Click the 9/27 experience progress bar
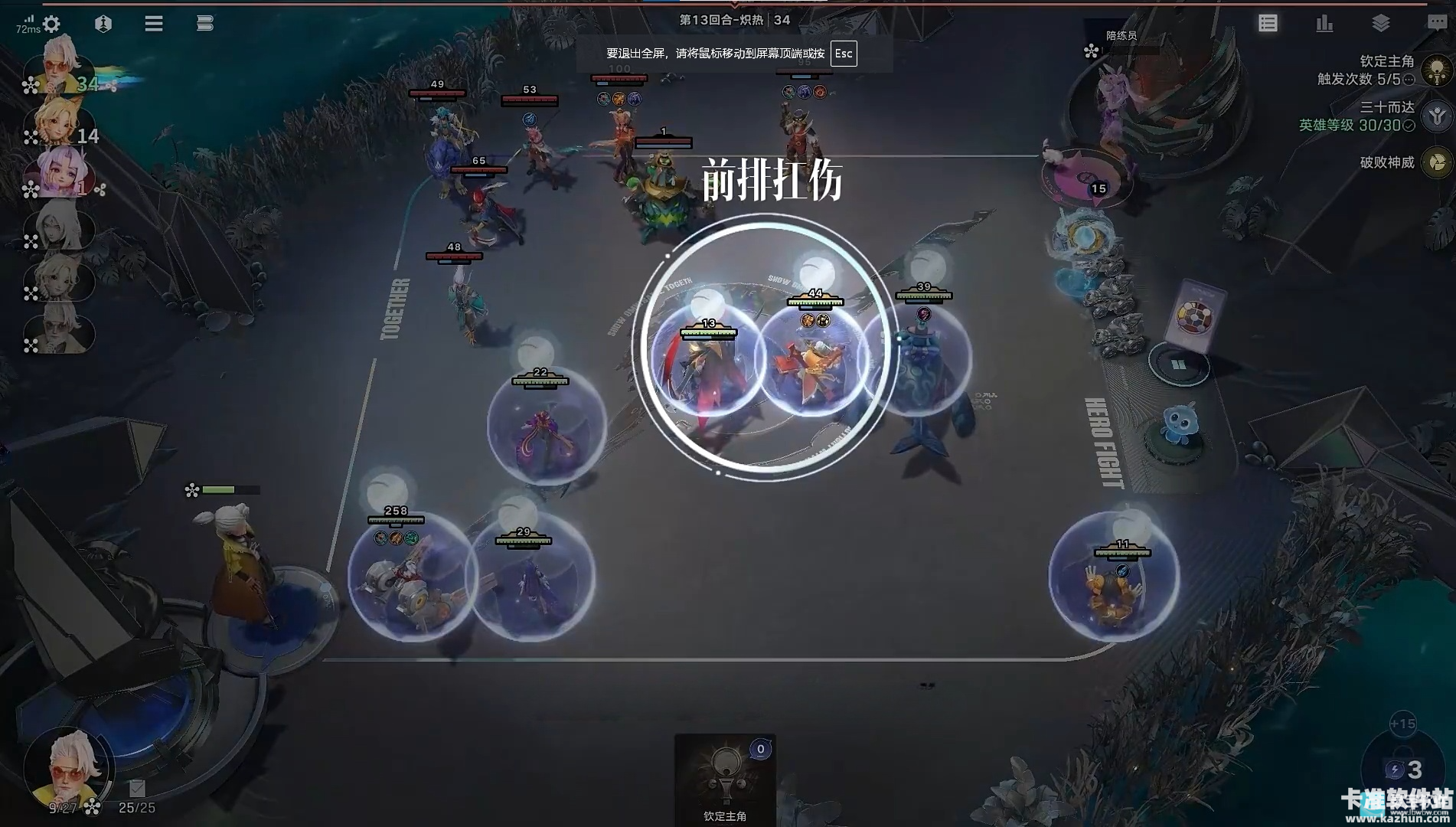Image resolution: width=1456 pixels, height=827 pixels. tap(64, 806)
